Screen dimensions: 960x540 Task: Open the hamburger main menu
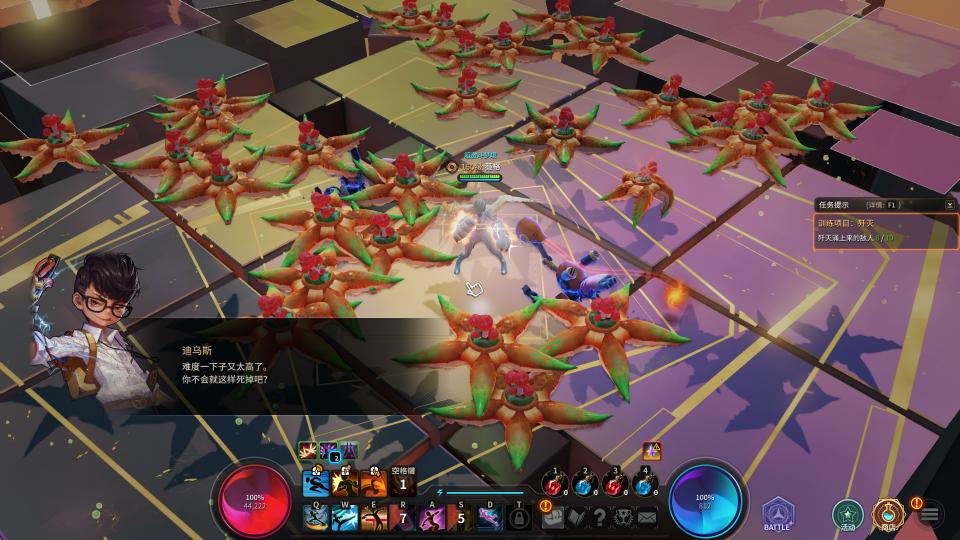(x=930, y=514)
